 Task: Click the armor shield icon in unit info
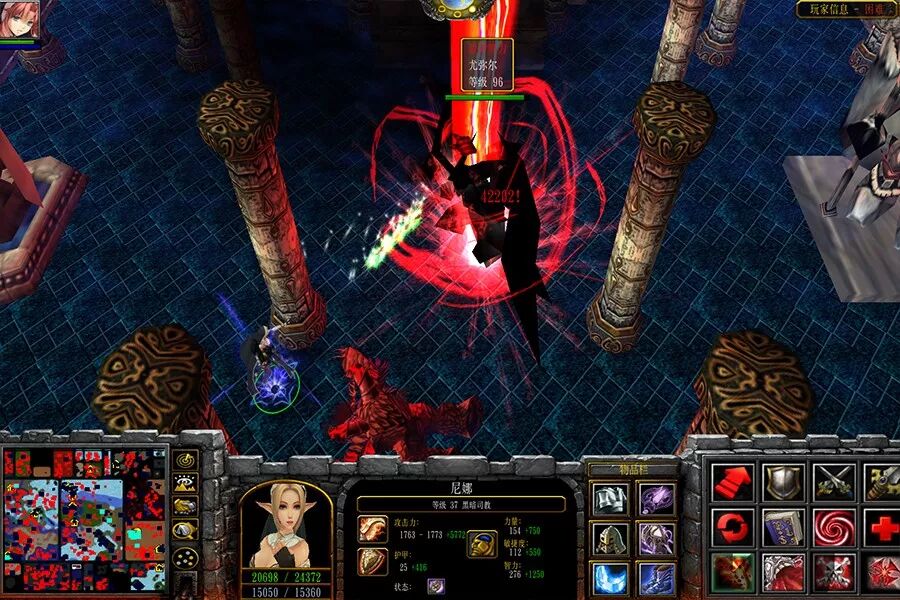coord(373,561)
